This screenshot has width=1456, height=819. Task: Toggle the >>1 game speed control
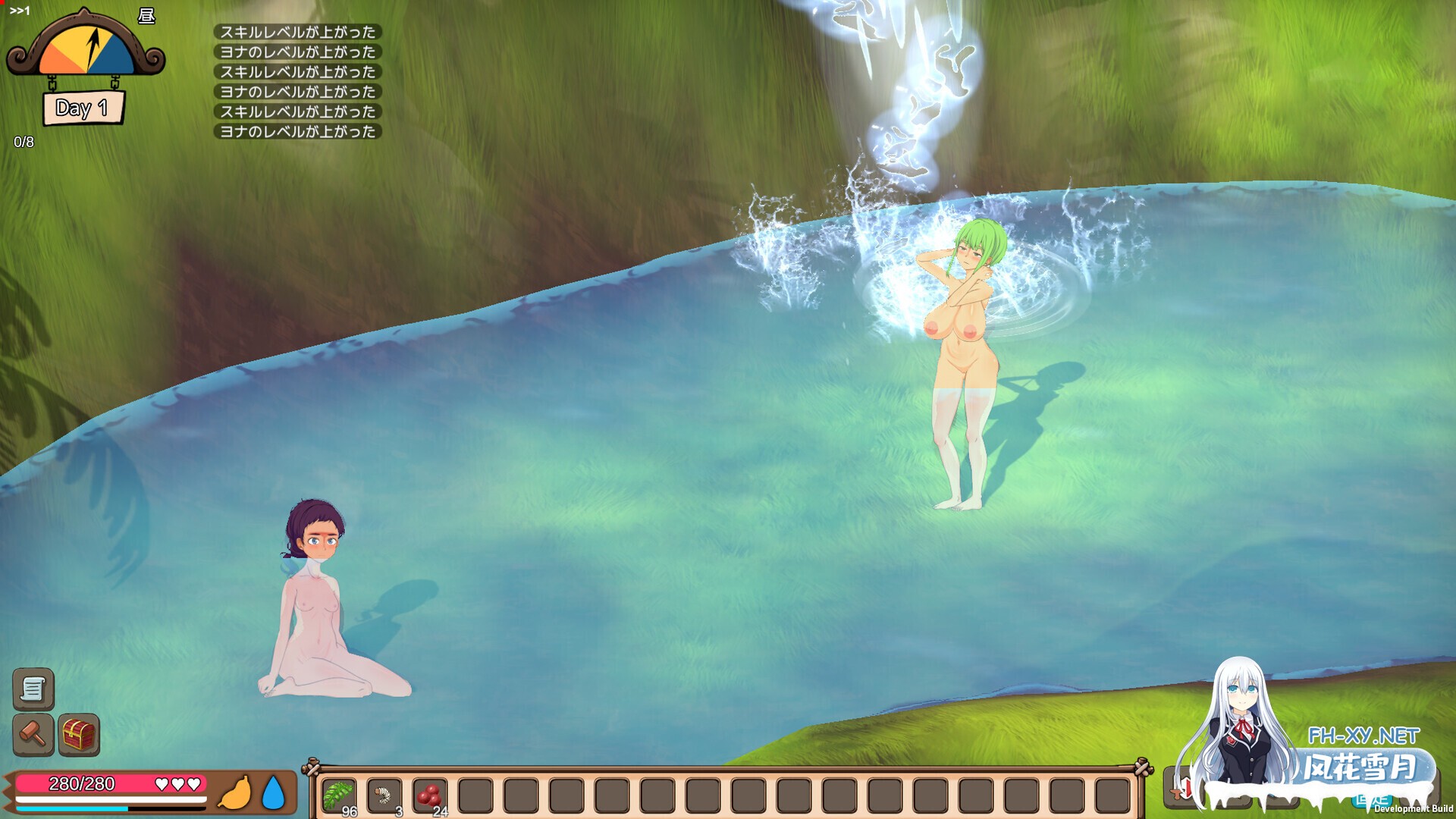click(x=20, y=10)
